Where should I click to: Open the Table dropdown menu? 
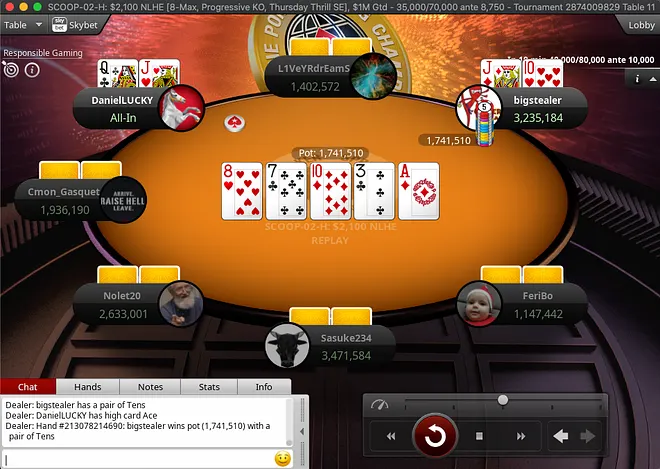27,24
